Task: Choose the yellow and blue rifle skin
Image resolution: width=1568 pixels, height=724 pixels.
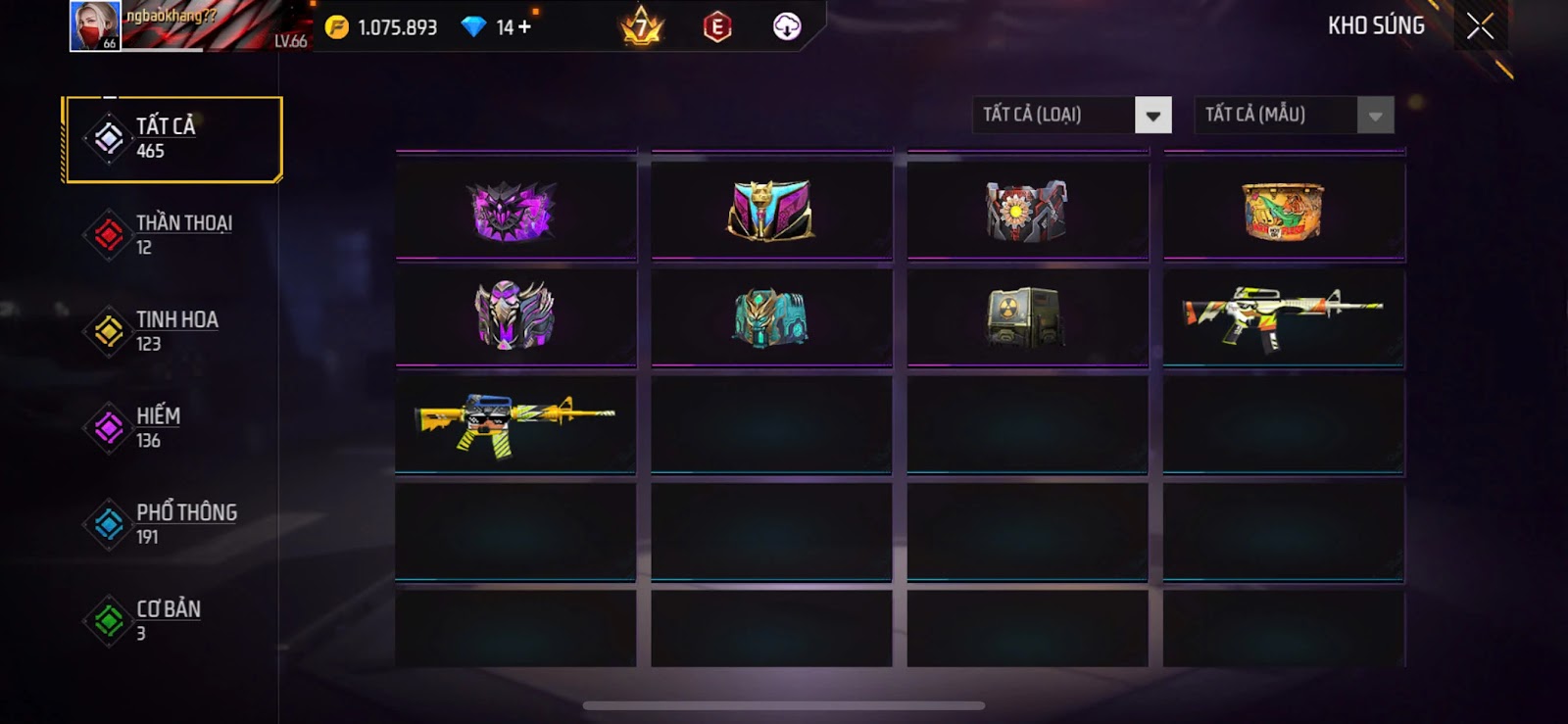Action: tap(515, 422)
